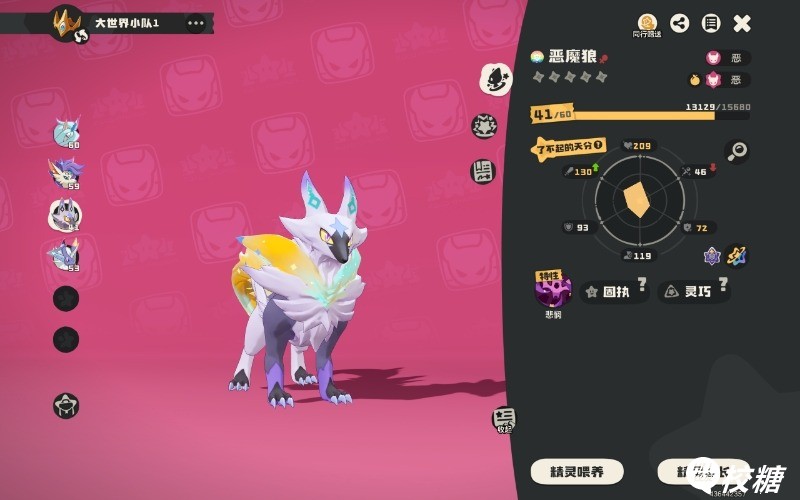Select the highlighted demon wolf party slot
The width and height of the screenshot is (800, 500).
point(66,213)
